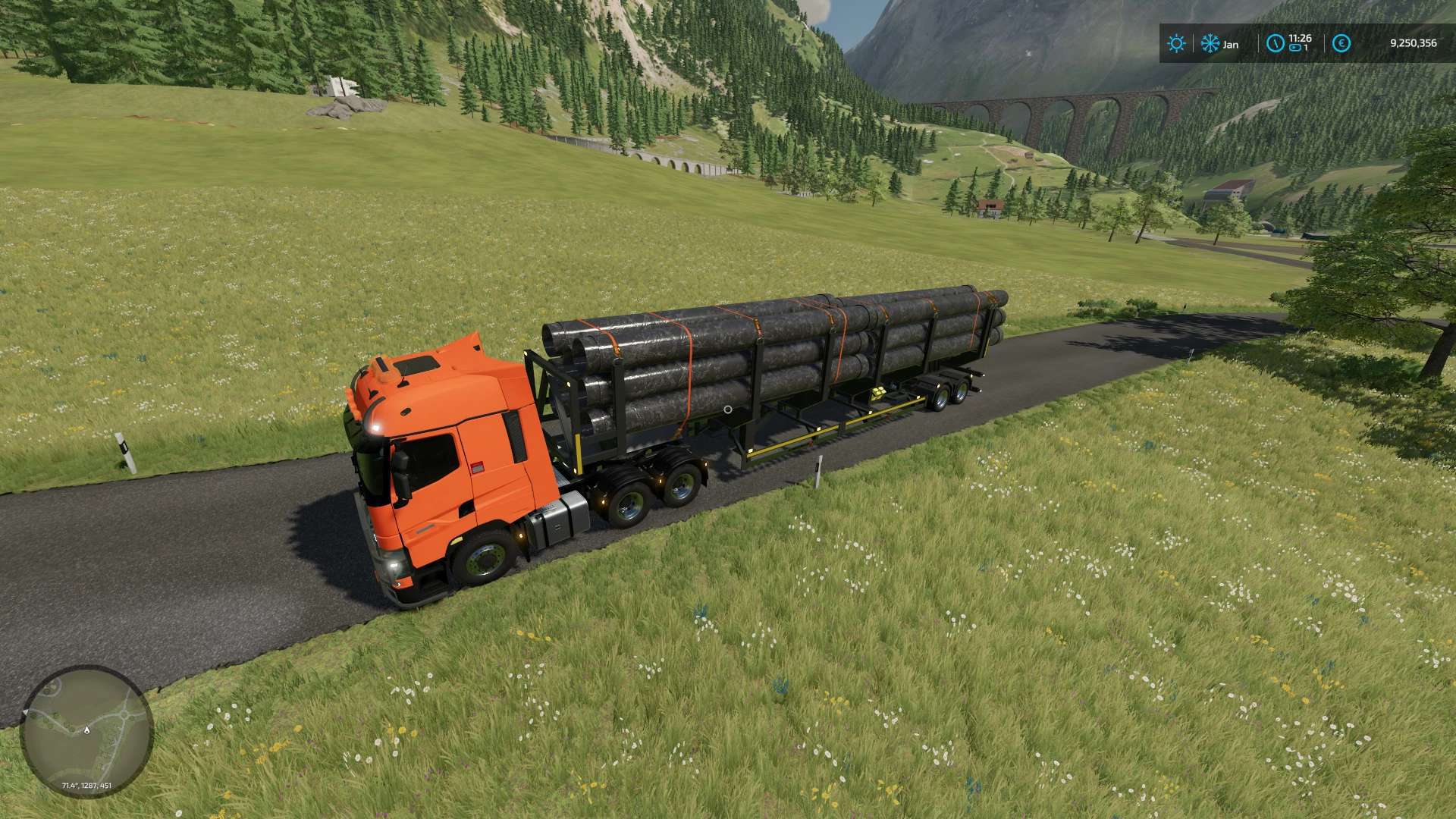Click the sunny weather icon
The height and width of the screenshot is (819, 1456).
tap(1176, 44)
